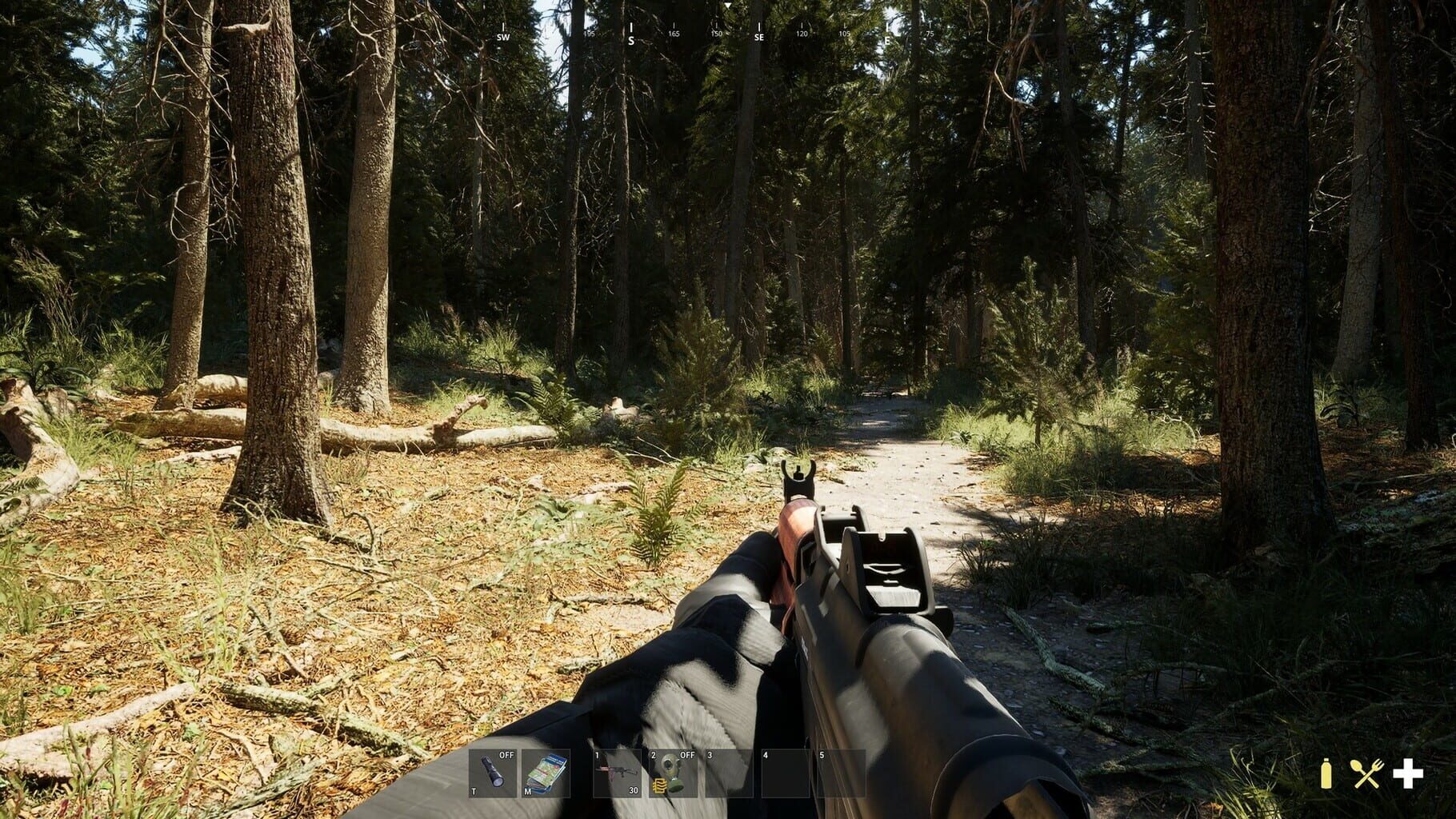Click the E compass heading
The image size is (1456, 819).
point(887,41)
